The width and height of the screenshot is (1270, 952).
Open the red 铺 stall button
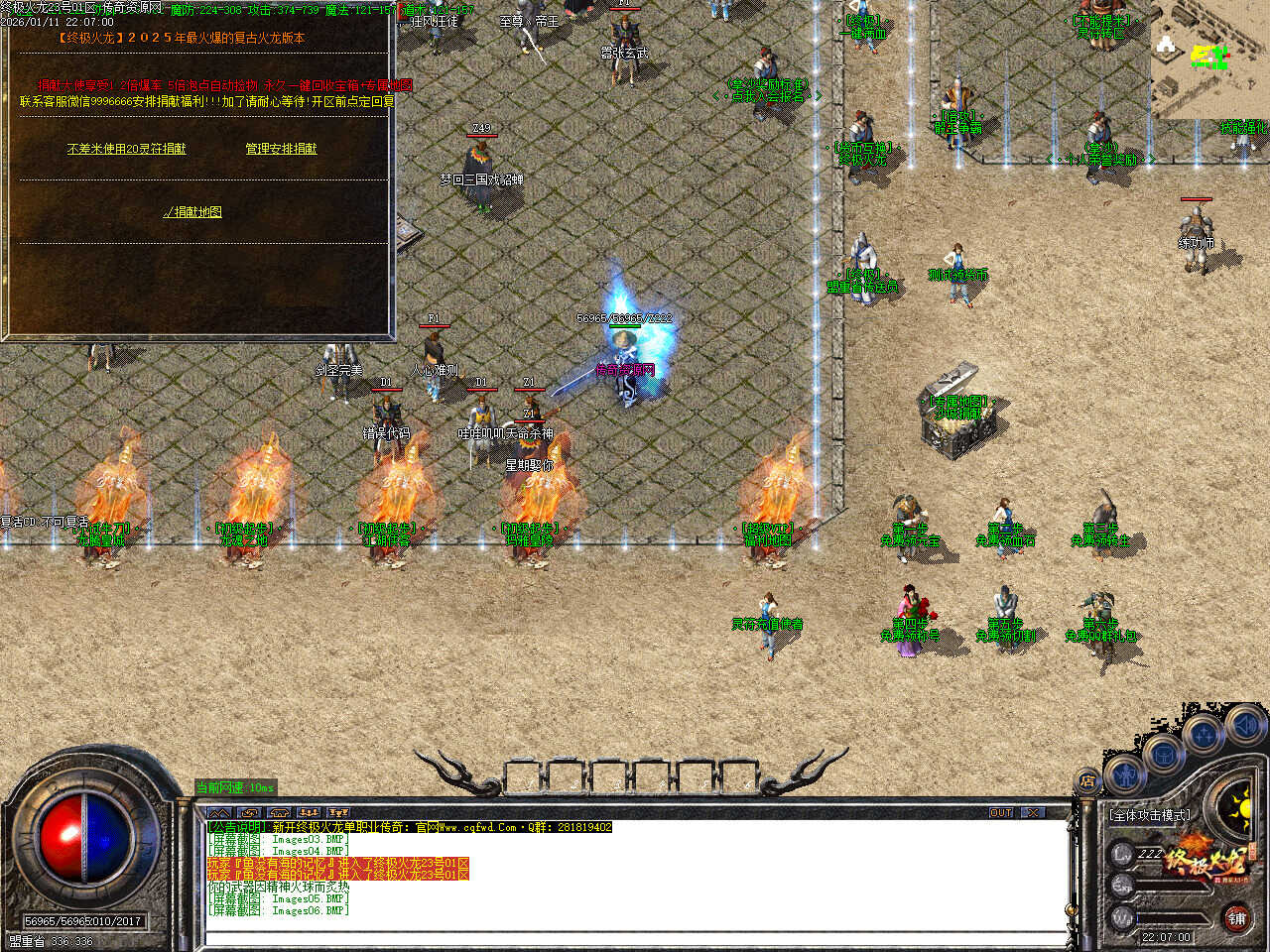coord(1236,918)
